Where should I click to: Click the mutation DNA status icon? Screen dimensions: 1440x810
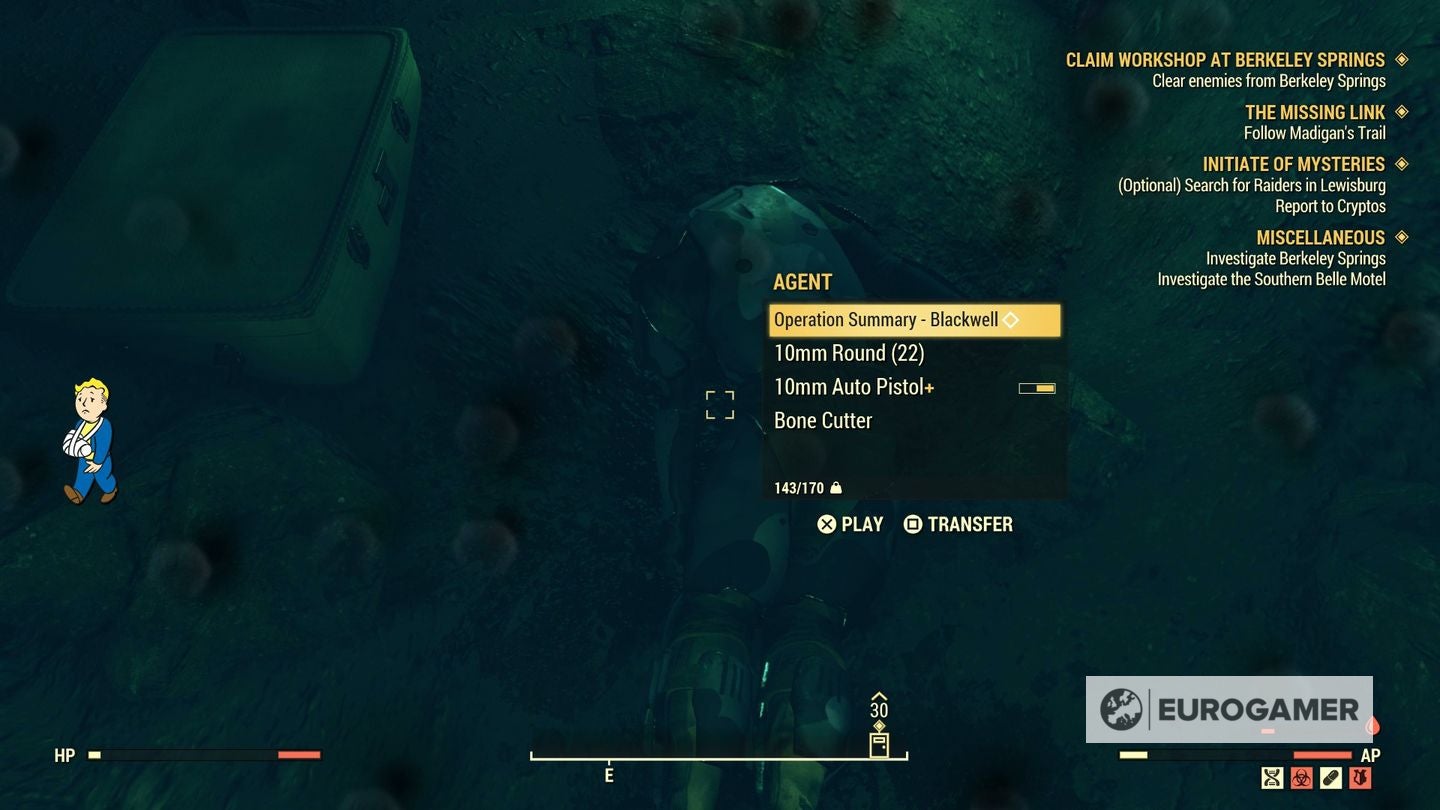(1272, 778)
